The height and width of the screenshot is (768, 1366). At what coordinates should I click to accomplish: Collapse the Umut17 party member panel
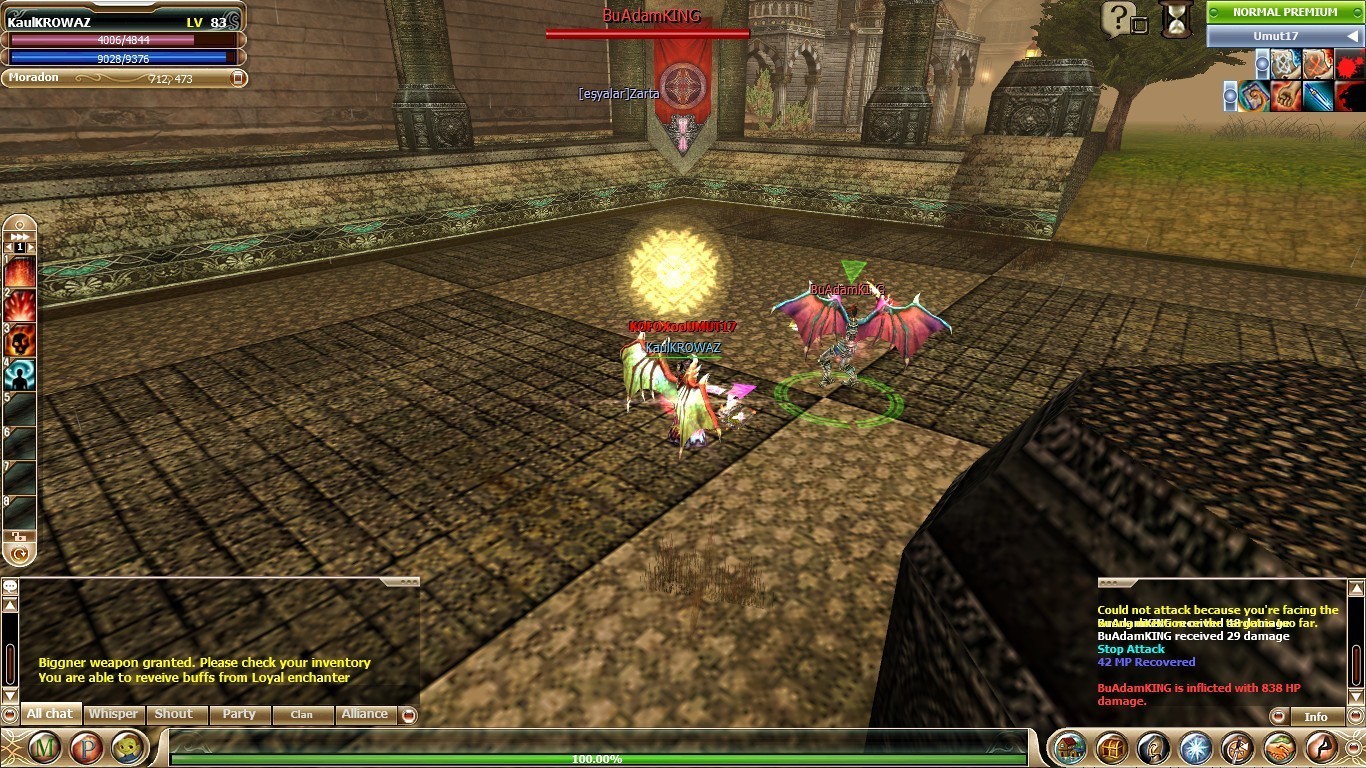[x=1352, y=36]
